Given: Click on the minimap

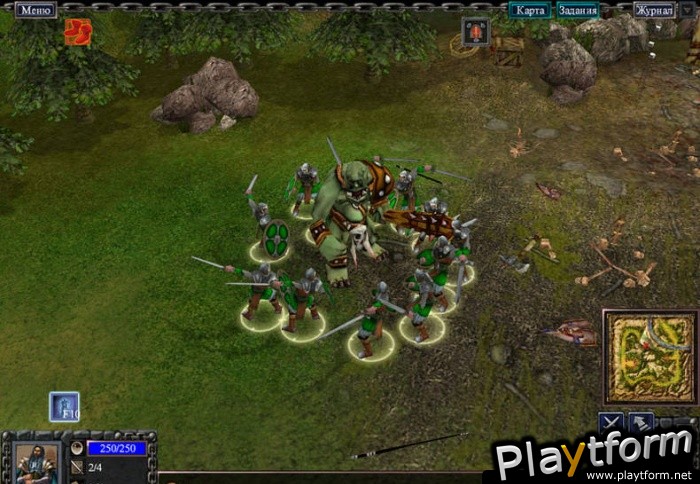Looking at the screenshot, I should [649, 357].
